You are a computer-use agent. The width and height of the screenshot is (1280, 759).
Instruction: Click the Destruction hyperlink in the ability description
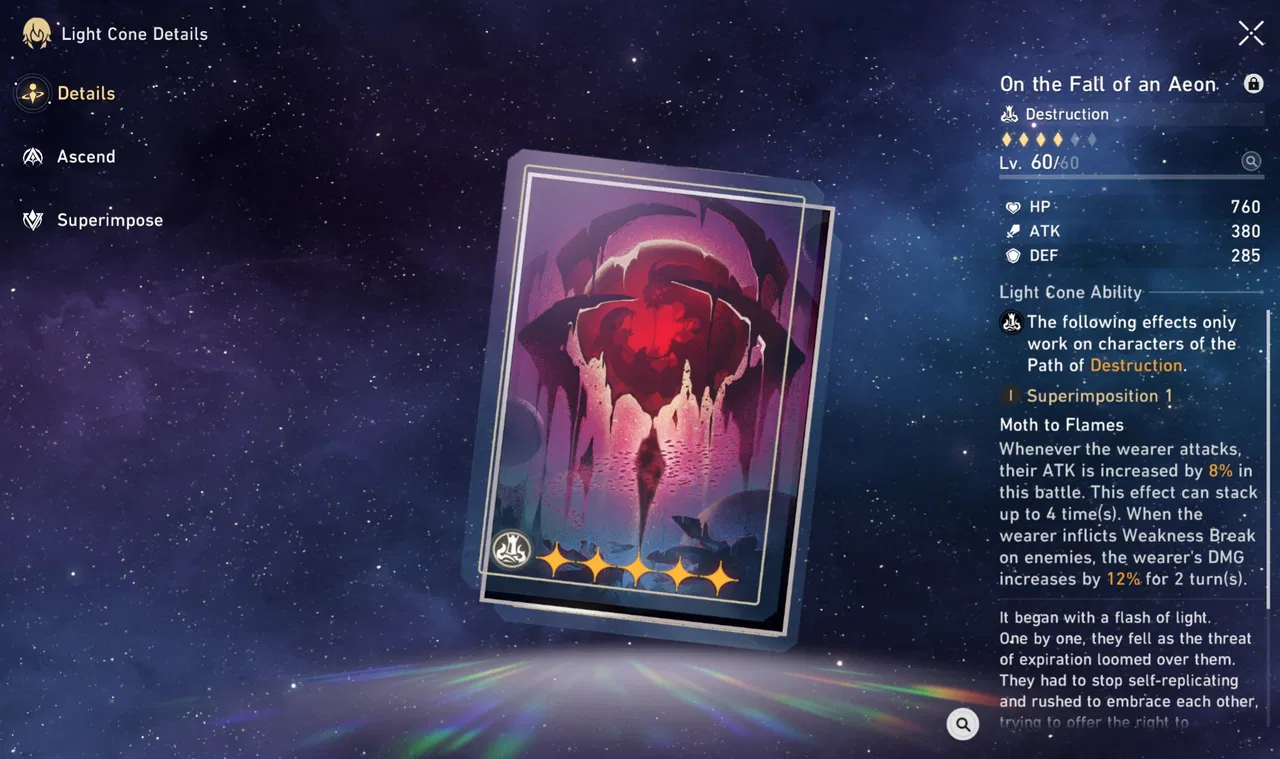click(1137, 365)
